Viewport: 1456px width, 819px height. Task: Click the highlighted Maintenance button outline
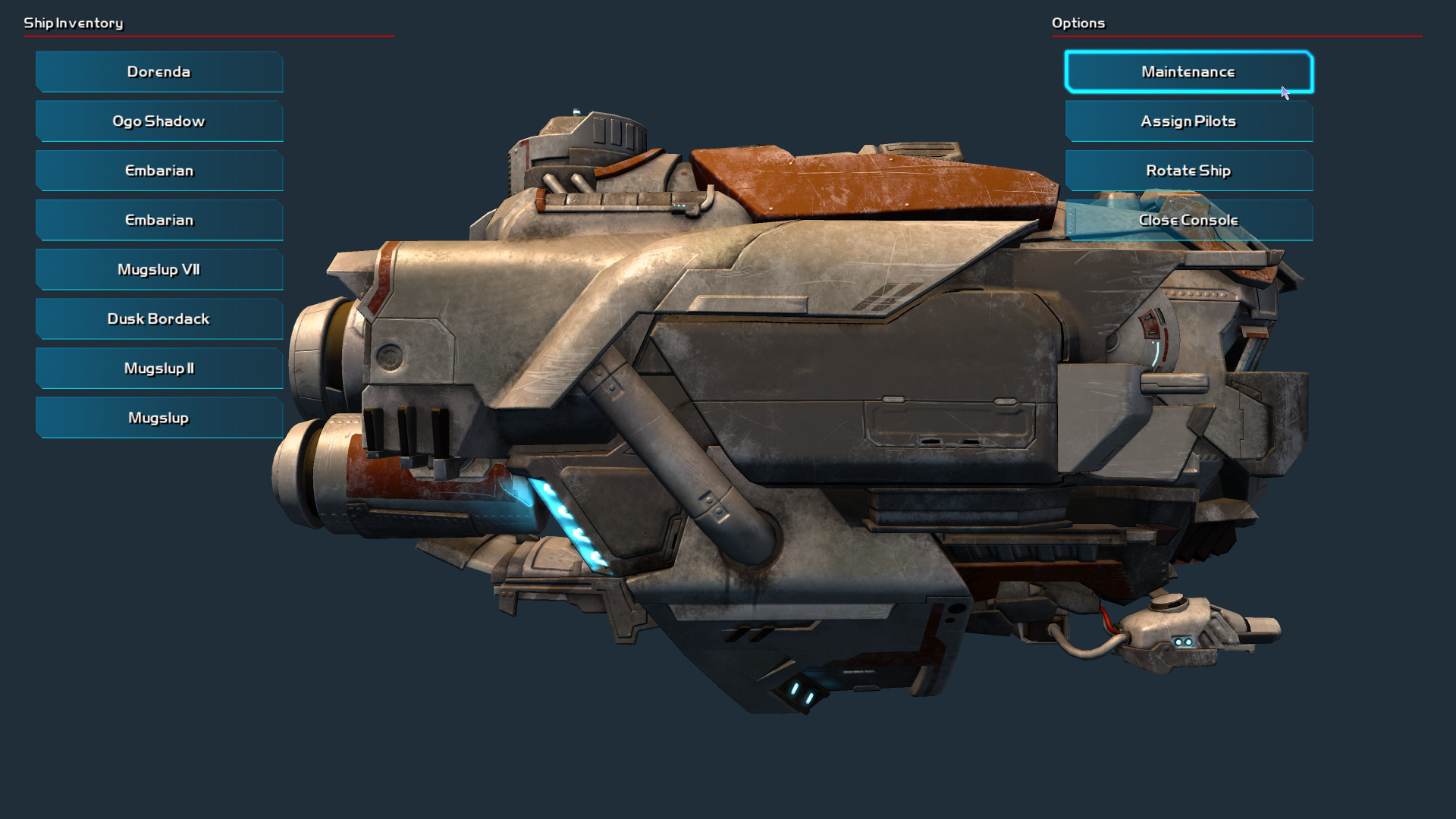[x=1188, y=52]
